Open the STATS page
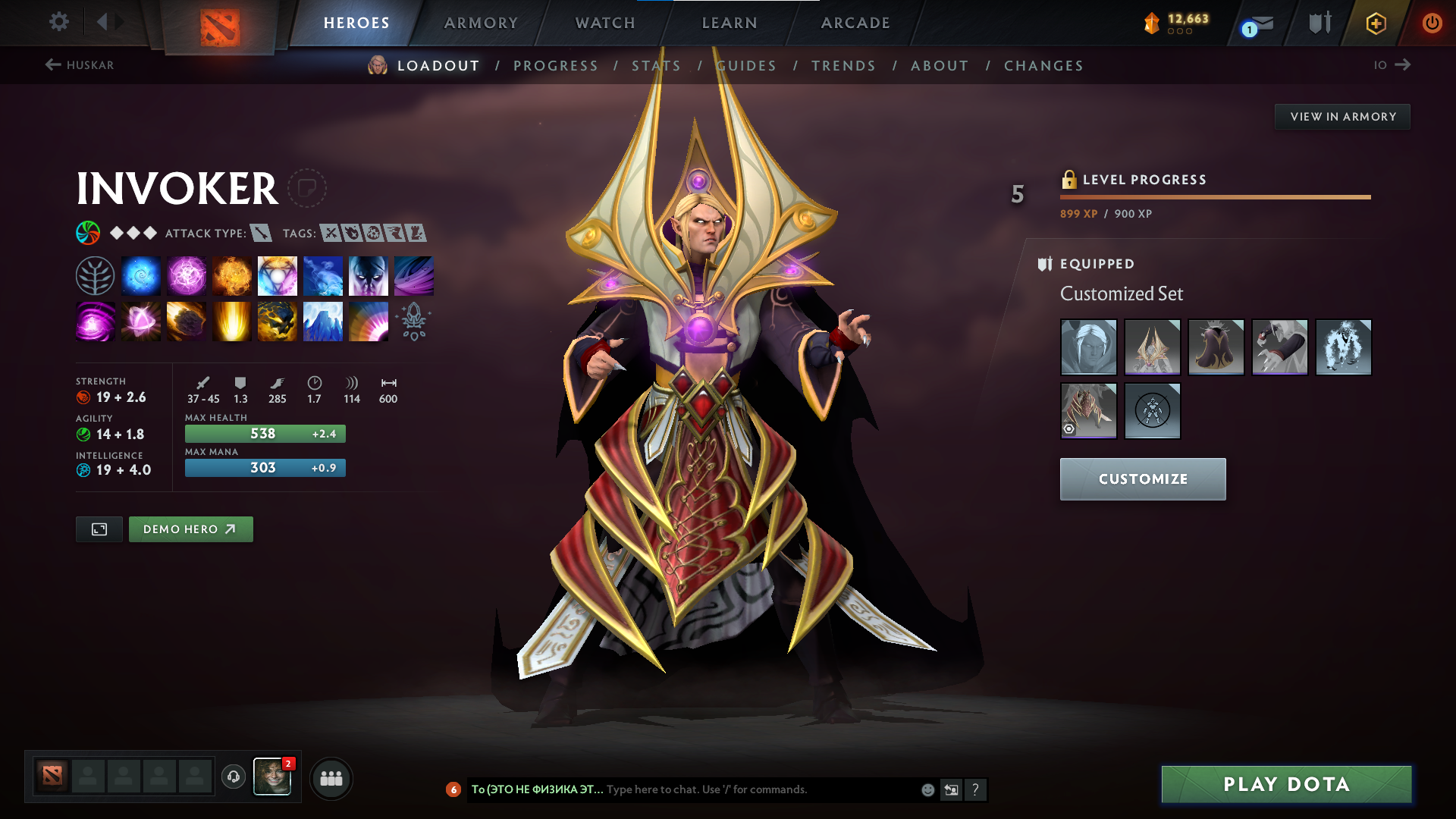Viewport: 1456px width, 819px height. coord(657,66)
